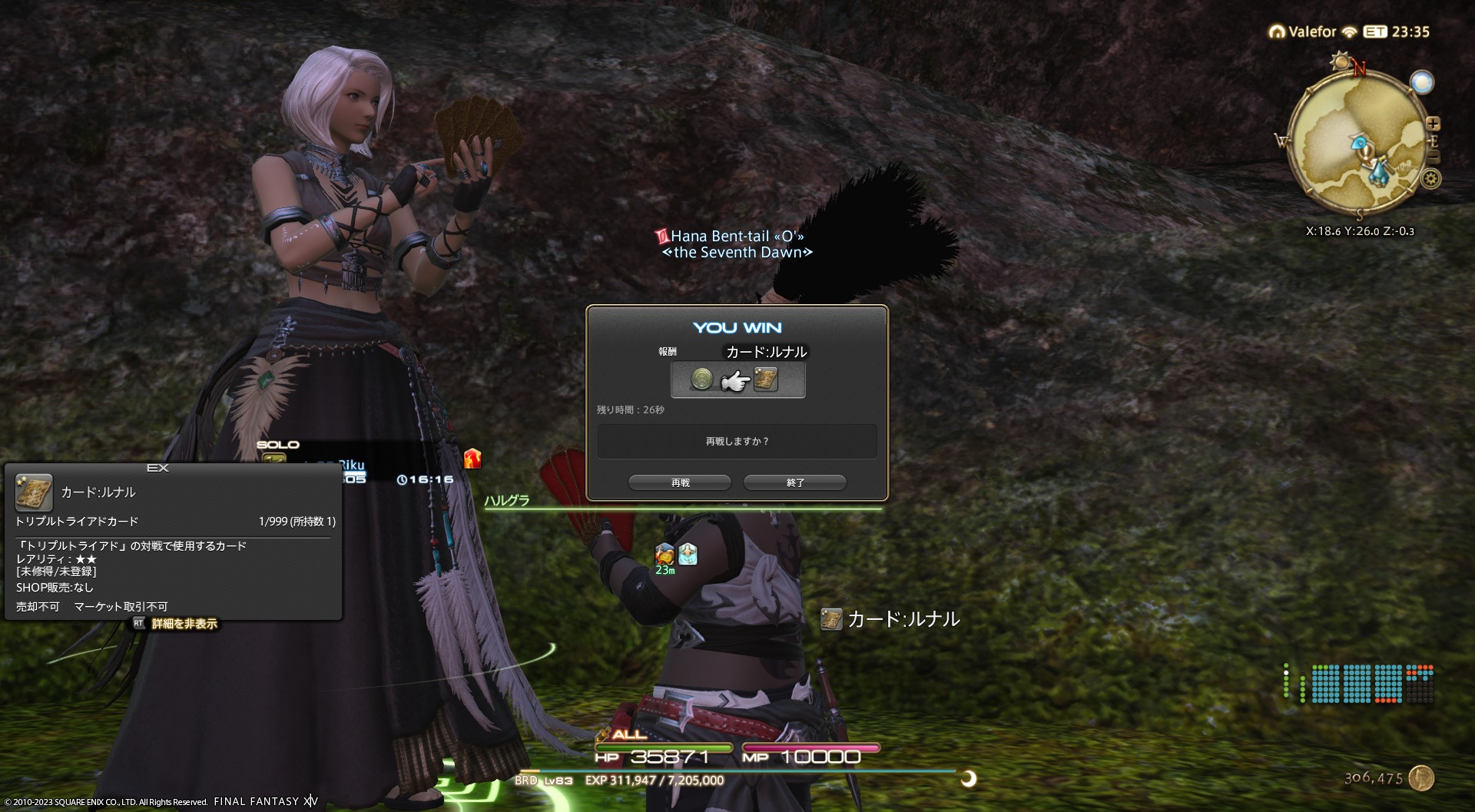The height and width of the screenshot is (812, 1475).
Task: Zoom in the minimap with plus button
Action: pyautogui.click(x=1433, y=124)
